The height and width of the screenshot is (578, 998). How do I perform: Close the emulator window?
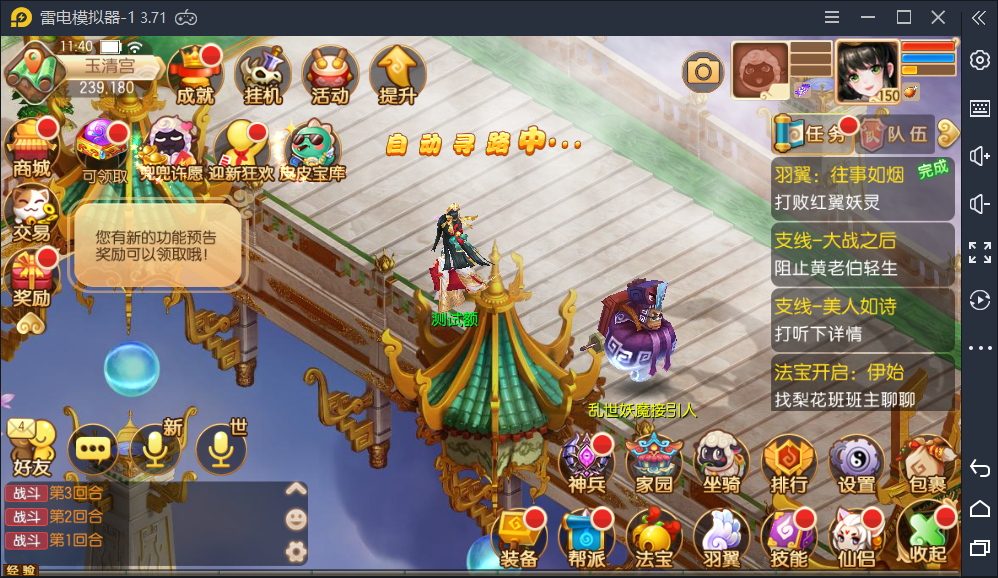coord(938,17)
